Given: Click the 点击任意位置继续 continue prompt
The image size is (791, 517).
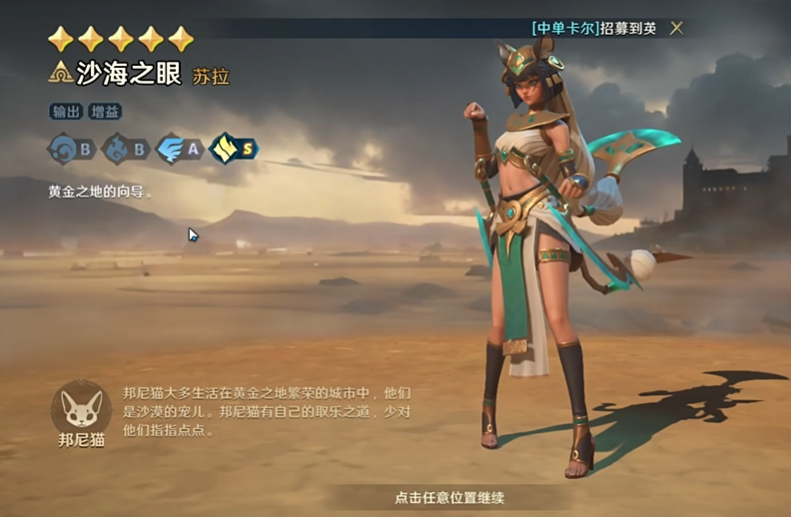Looking at the screenshot, I should point(448,497).
